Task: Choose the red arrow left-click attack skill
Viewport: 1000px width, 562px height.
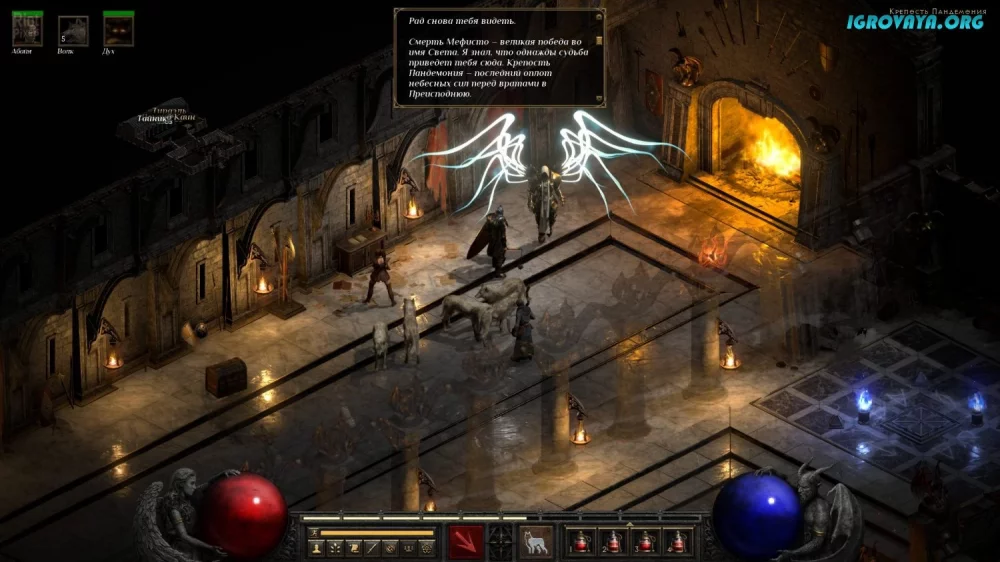Action: pyautogui.click(x=467, y=541)
